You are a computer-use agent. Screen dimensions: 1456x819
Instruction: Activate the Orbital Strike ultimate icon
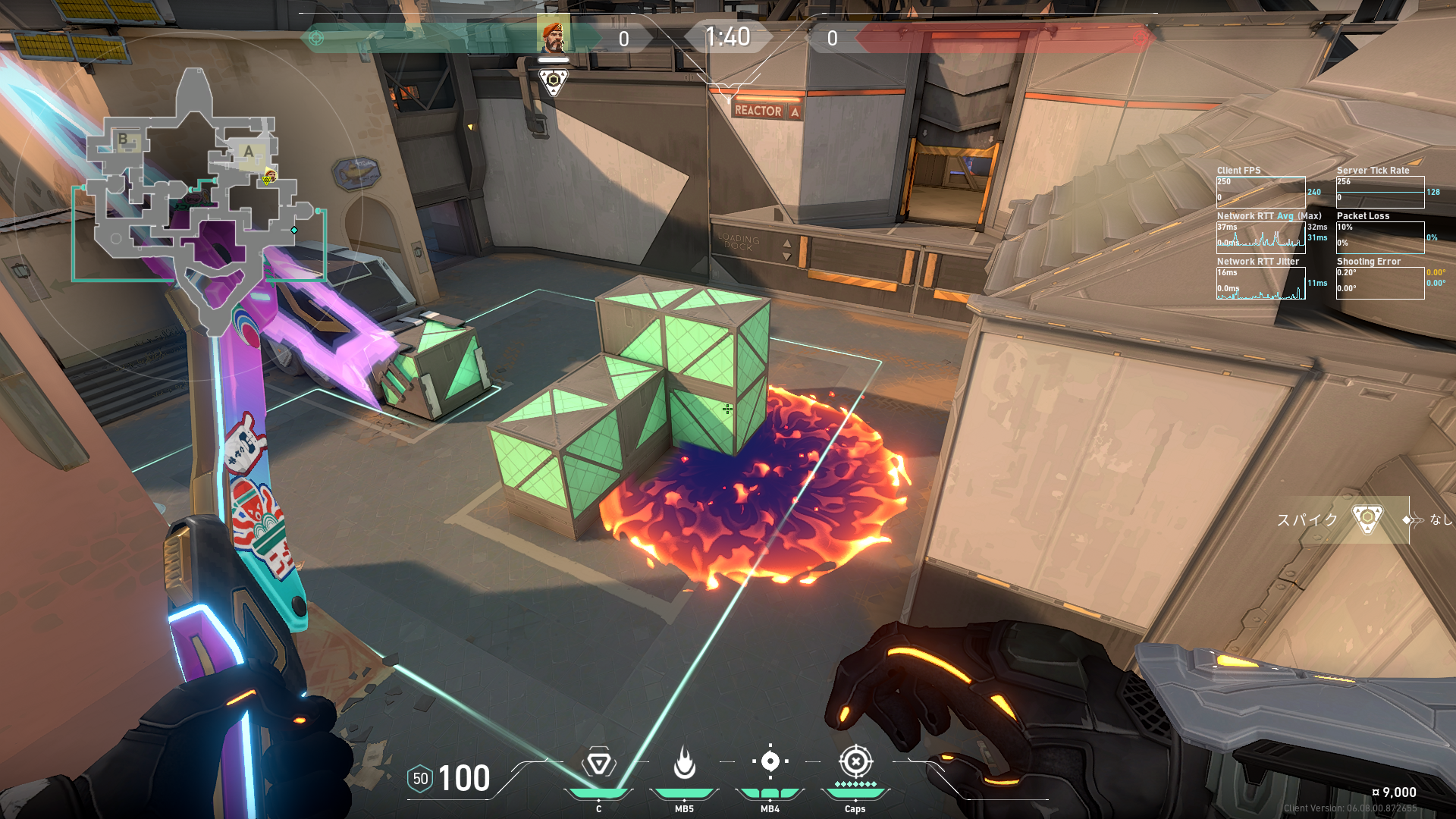[855, 761]
